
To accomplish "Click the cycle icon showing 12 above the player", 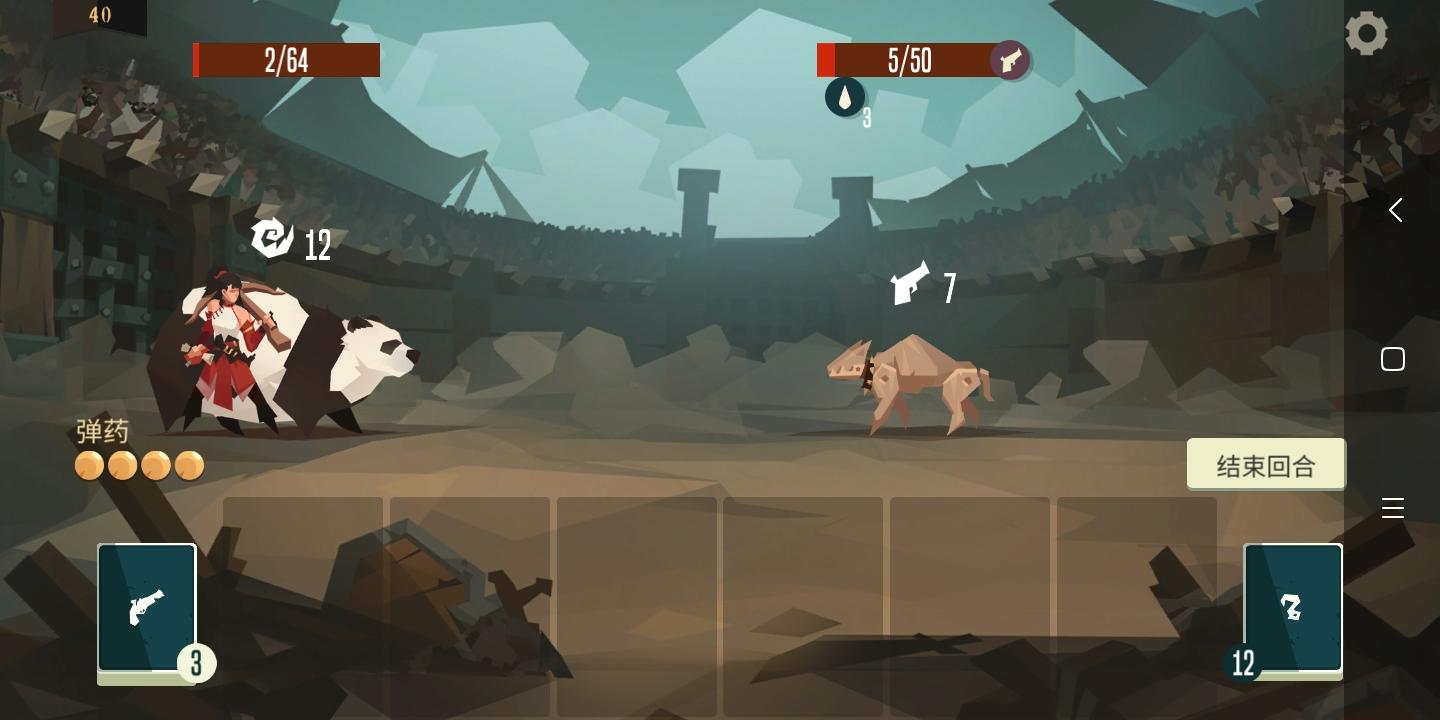I will coord(271,240).
